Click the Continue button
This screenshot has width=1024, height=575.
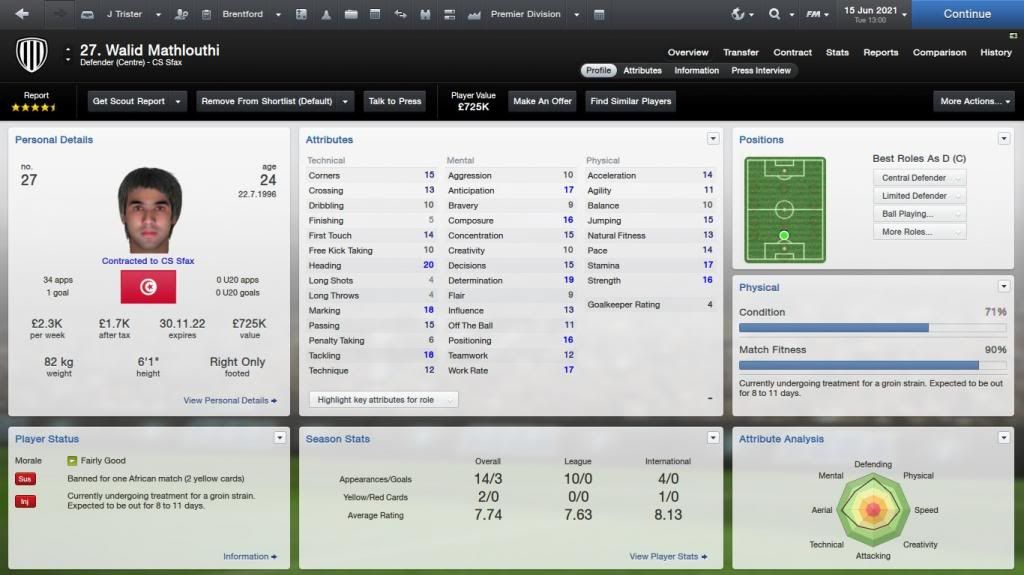click(x=966, y=14)
